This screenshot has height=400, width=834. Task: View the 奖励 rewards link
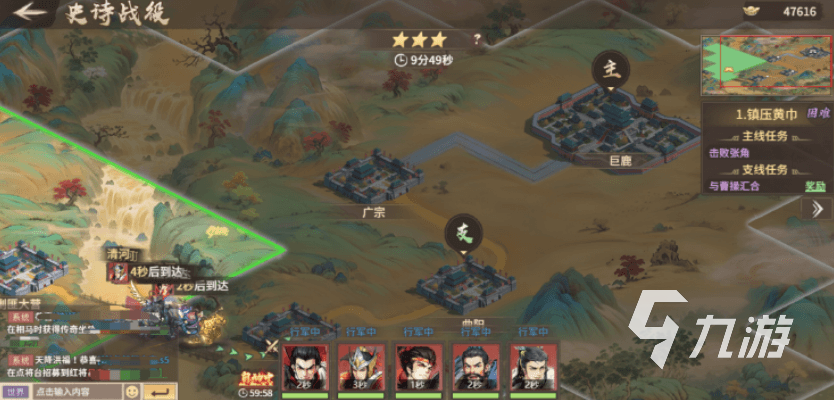click(x=816, y=186)
